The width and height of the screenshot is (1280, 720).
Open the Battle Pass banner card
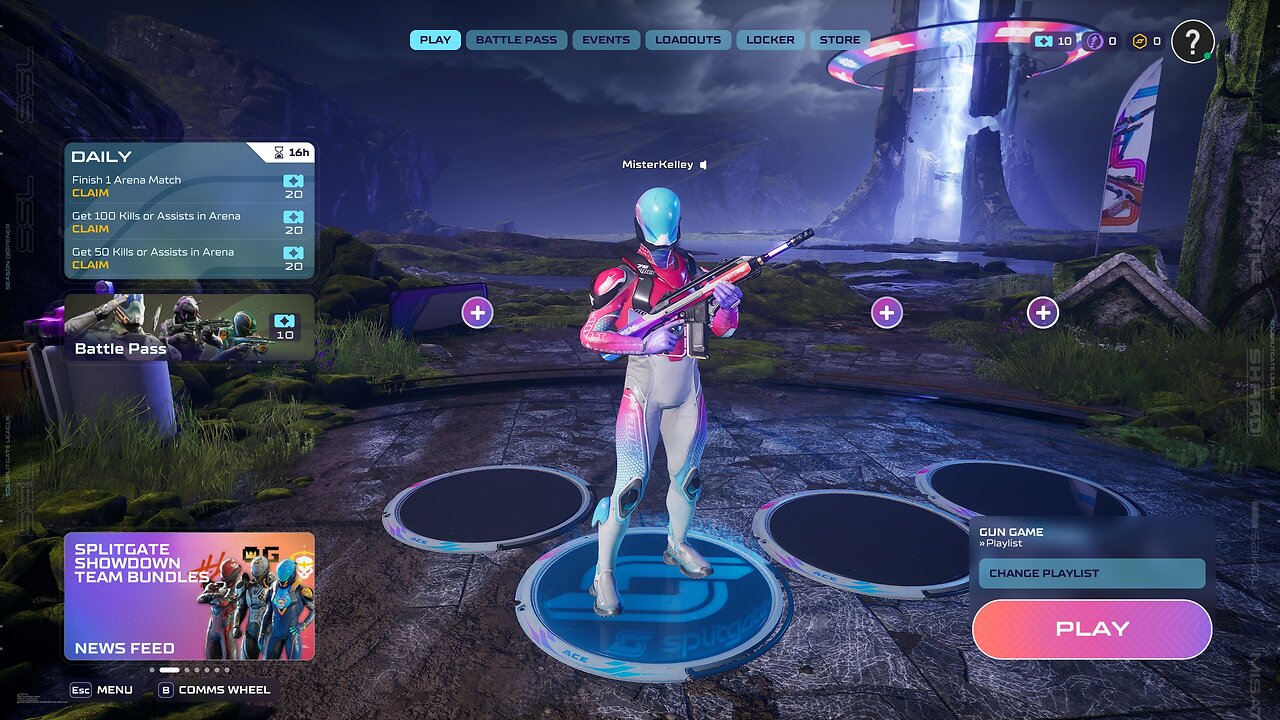point(189,327)
